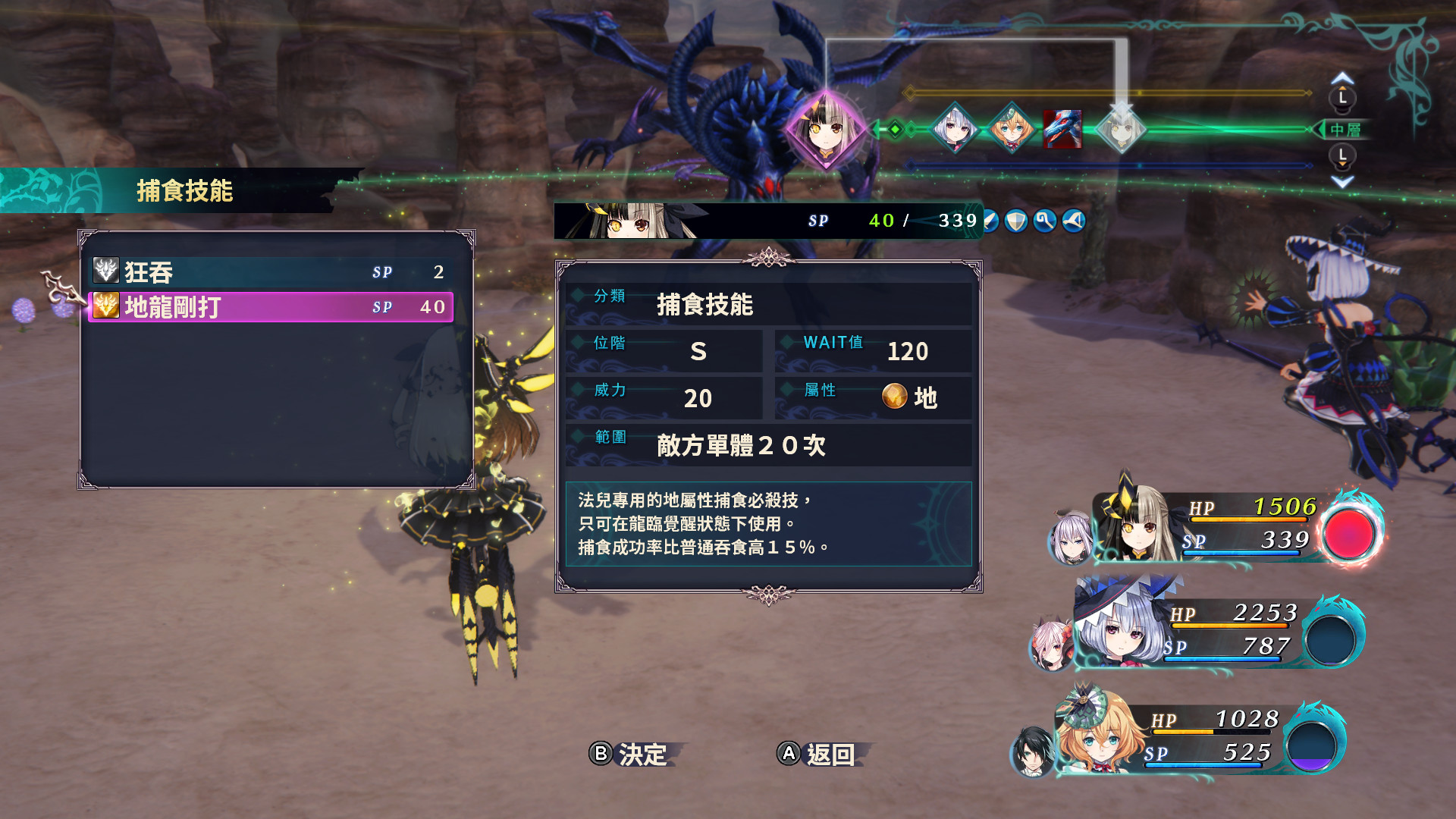This screenshot has width=1456, height=819.
Task: Click the red enemy icon on the turn order bar
Action: click(x=1061, y=130)
